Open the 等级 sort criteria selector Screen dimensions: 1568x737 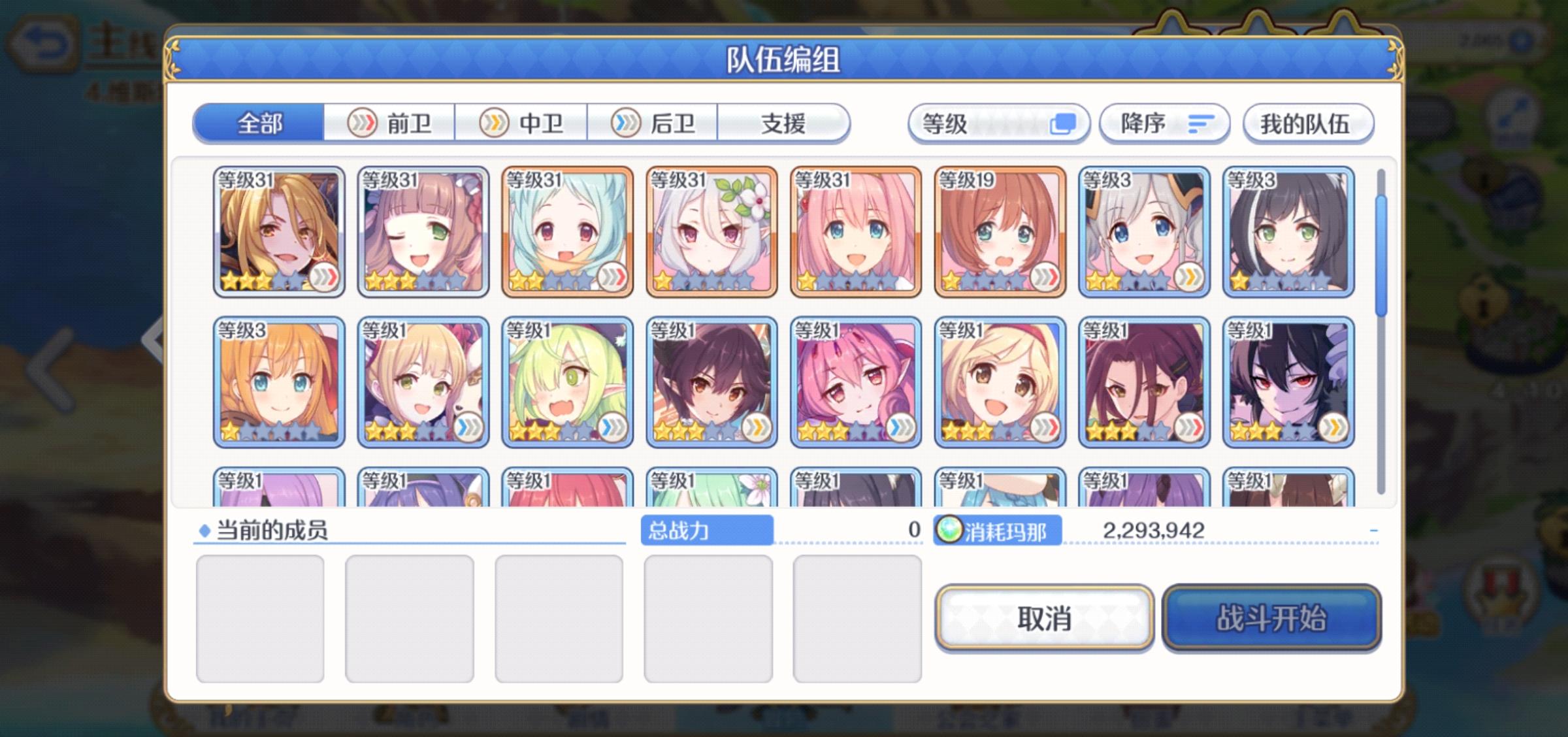click(x=1000, y=123)
